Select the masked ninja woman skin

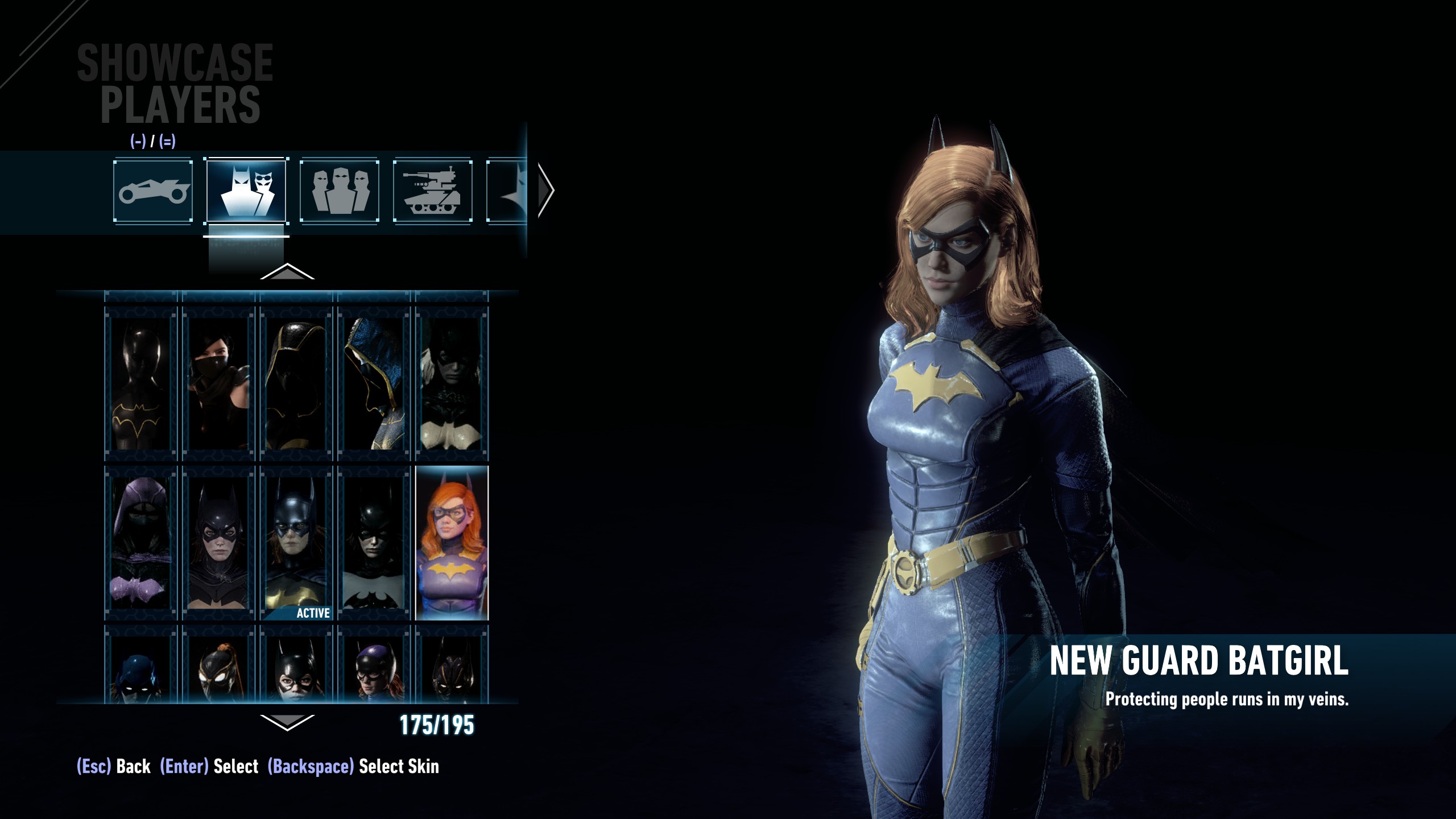click(x=218, y=384)
